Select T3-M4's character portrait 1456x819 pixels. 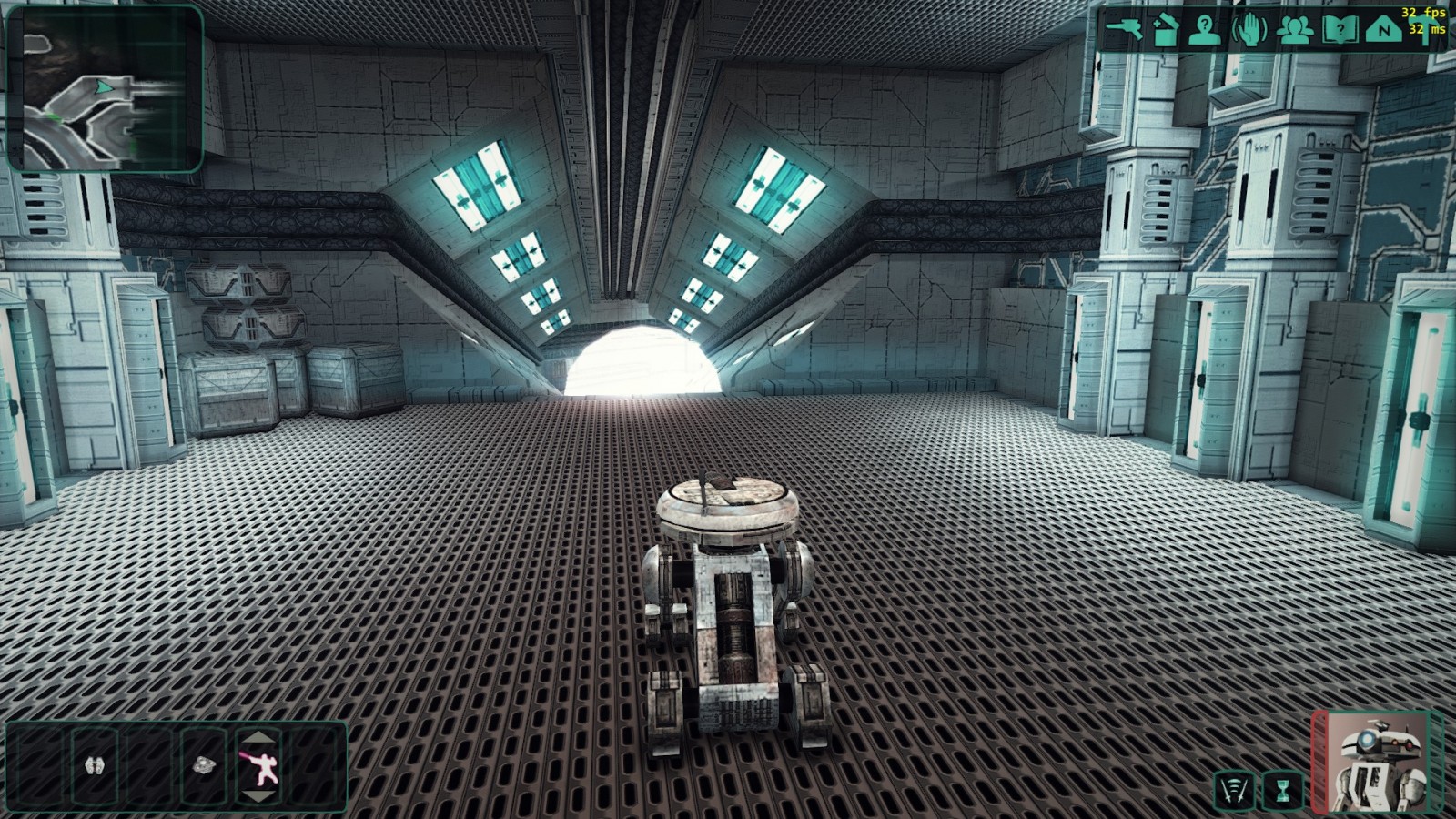tap(1379, 763)
